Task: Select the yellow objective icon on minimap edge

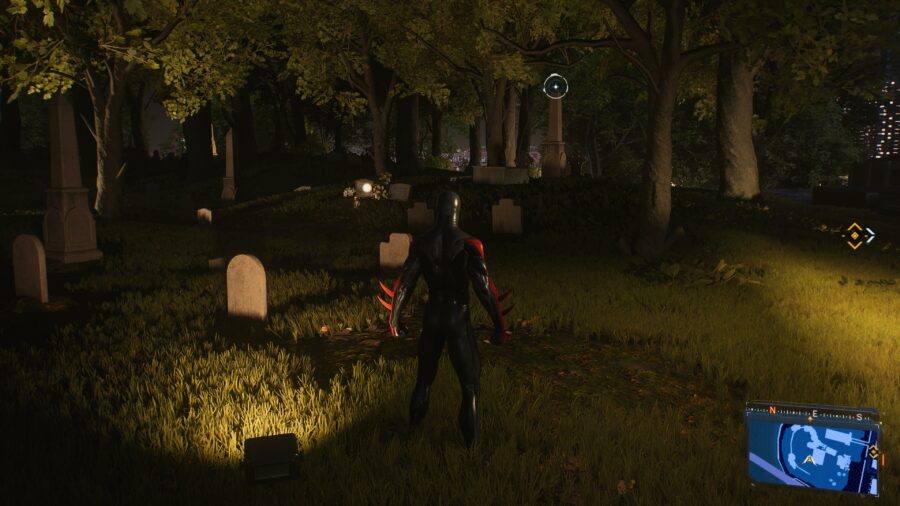Action: point(873,452)
